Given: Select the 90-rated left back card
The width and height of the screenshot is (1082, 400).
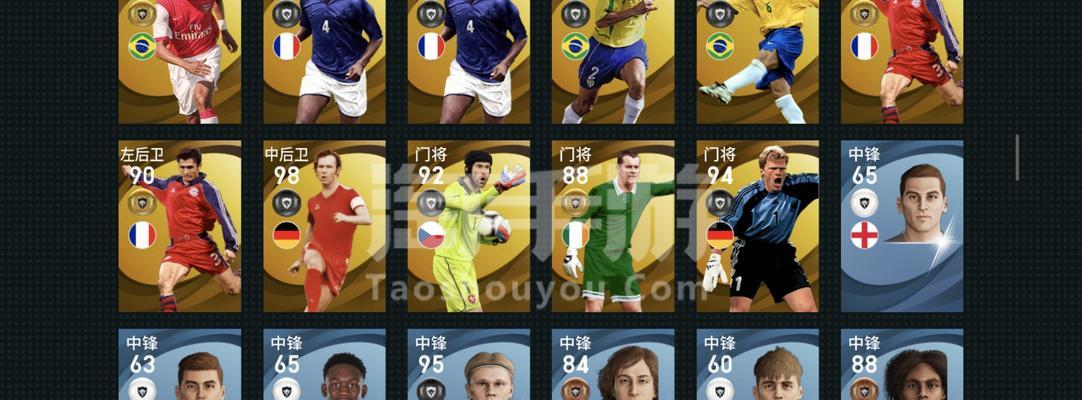Looking at the screenshot, I should point(180,226).
